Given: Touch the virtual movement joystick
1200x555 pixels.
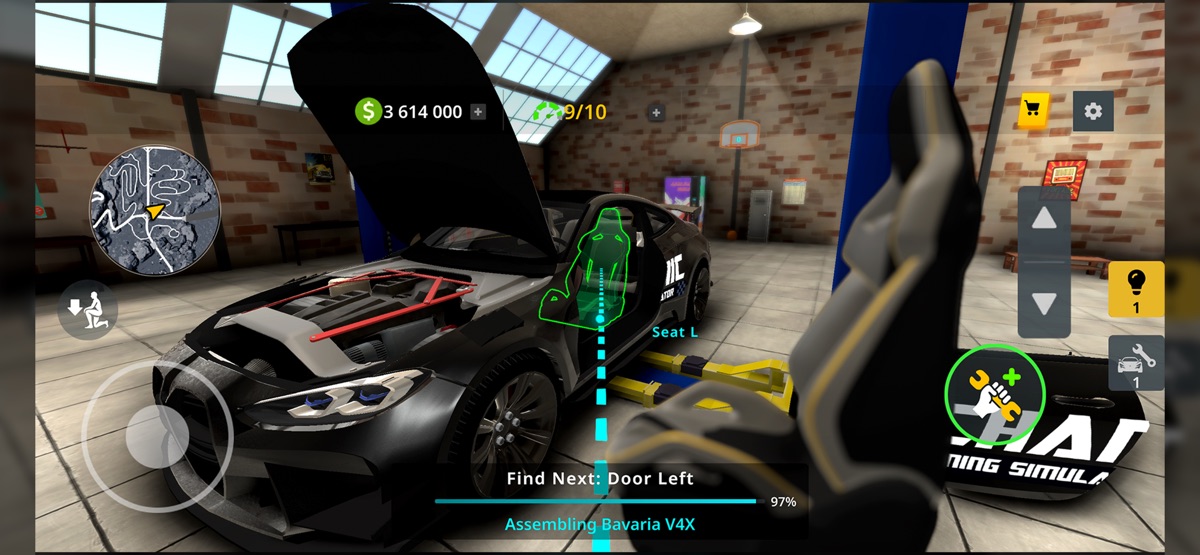Looking at the screenshot, I should click(156, 435).
